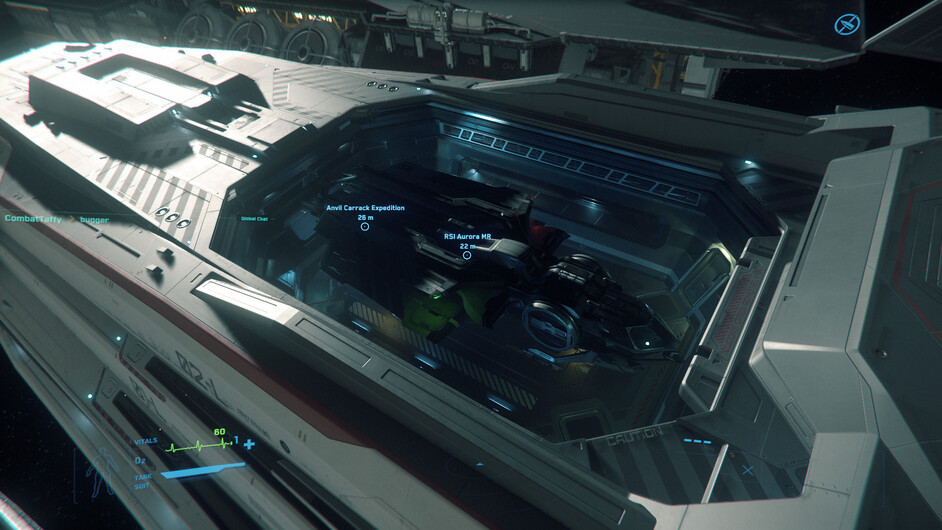Click the blue ship icon in the corner
This screenshot has width=942, height=530.
pyautogui.click(x=847, y=25)
